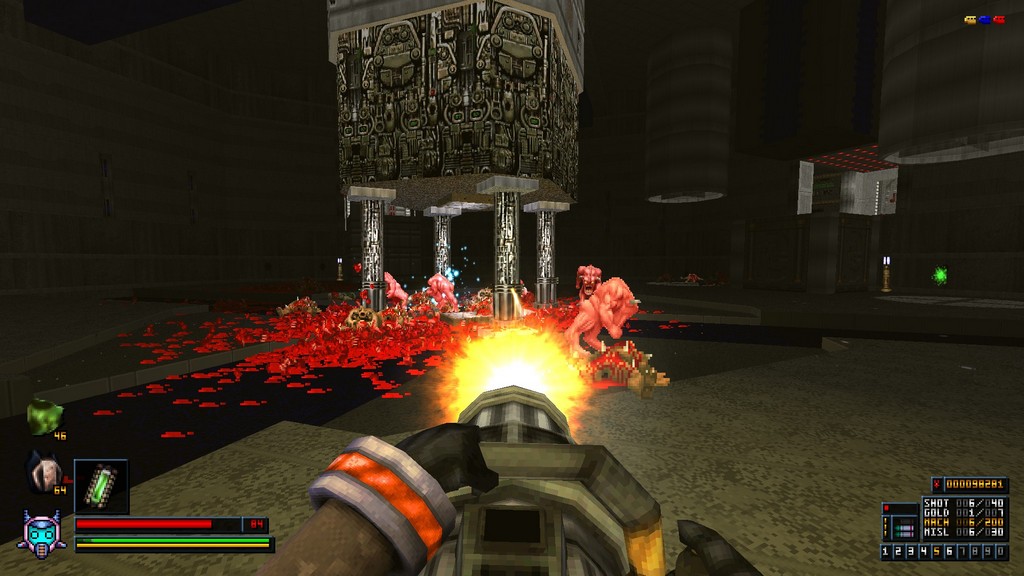Click the horned helmet icon
Viewport: 1024px width, 576px height.
(x=43, y=471)
